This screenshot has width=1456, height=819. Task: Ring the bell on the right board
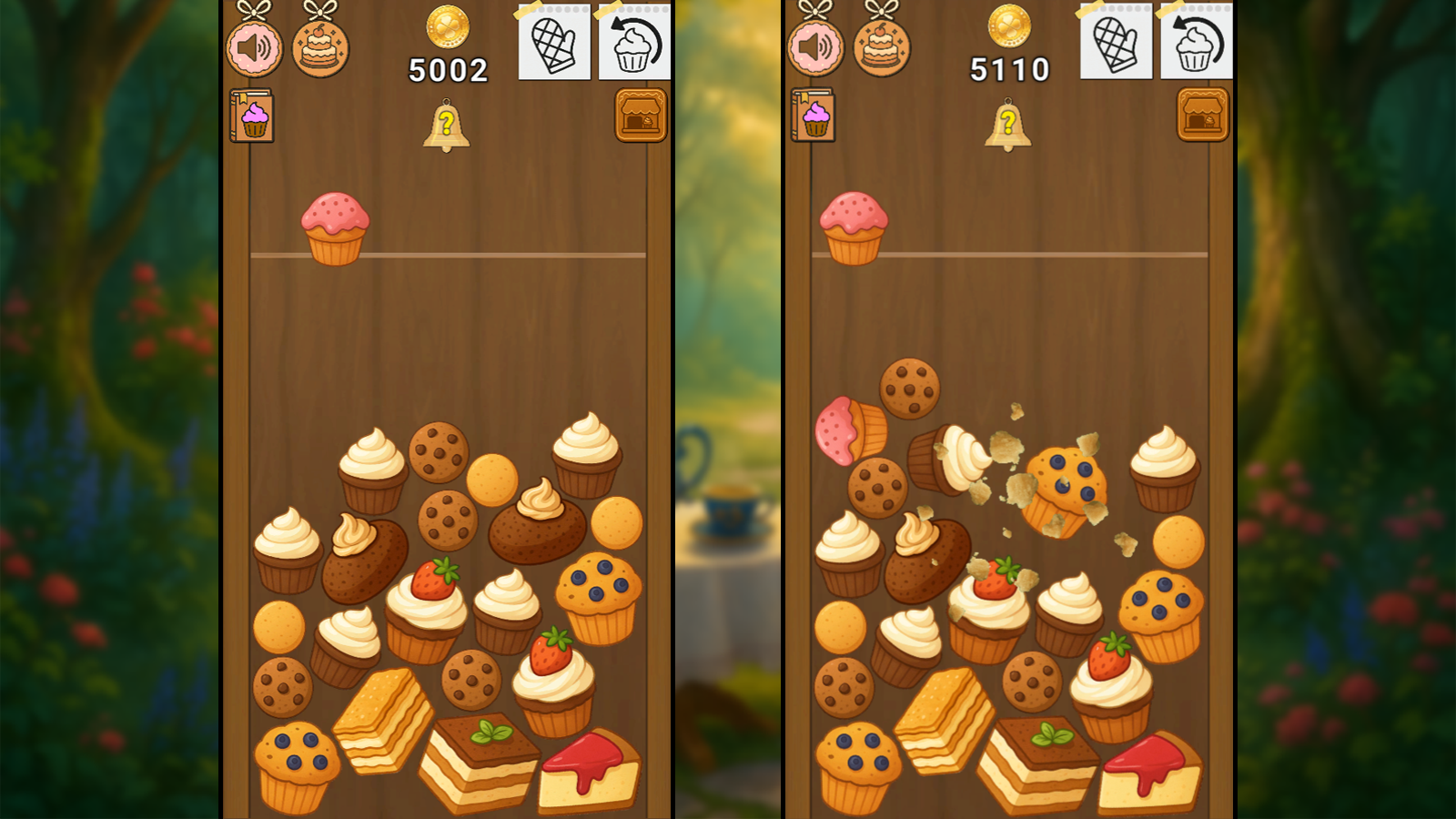1008,126
